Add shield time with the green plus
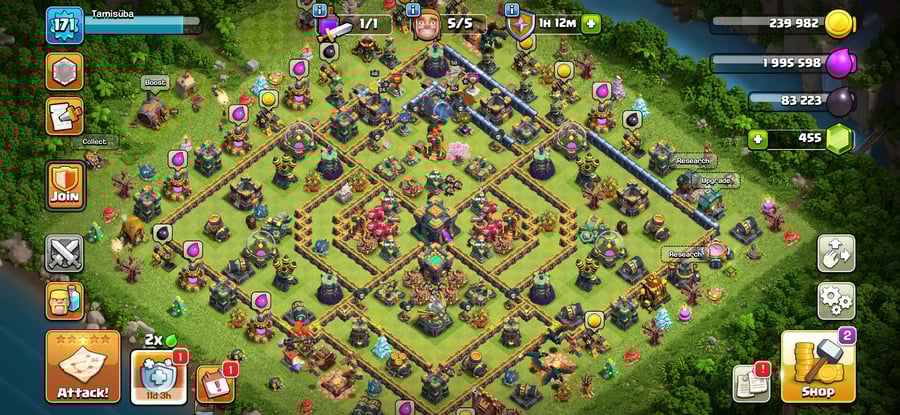 pyautogui.click(x=591, y=23)
